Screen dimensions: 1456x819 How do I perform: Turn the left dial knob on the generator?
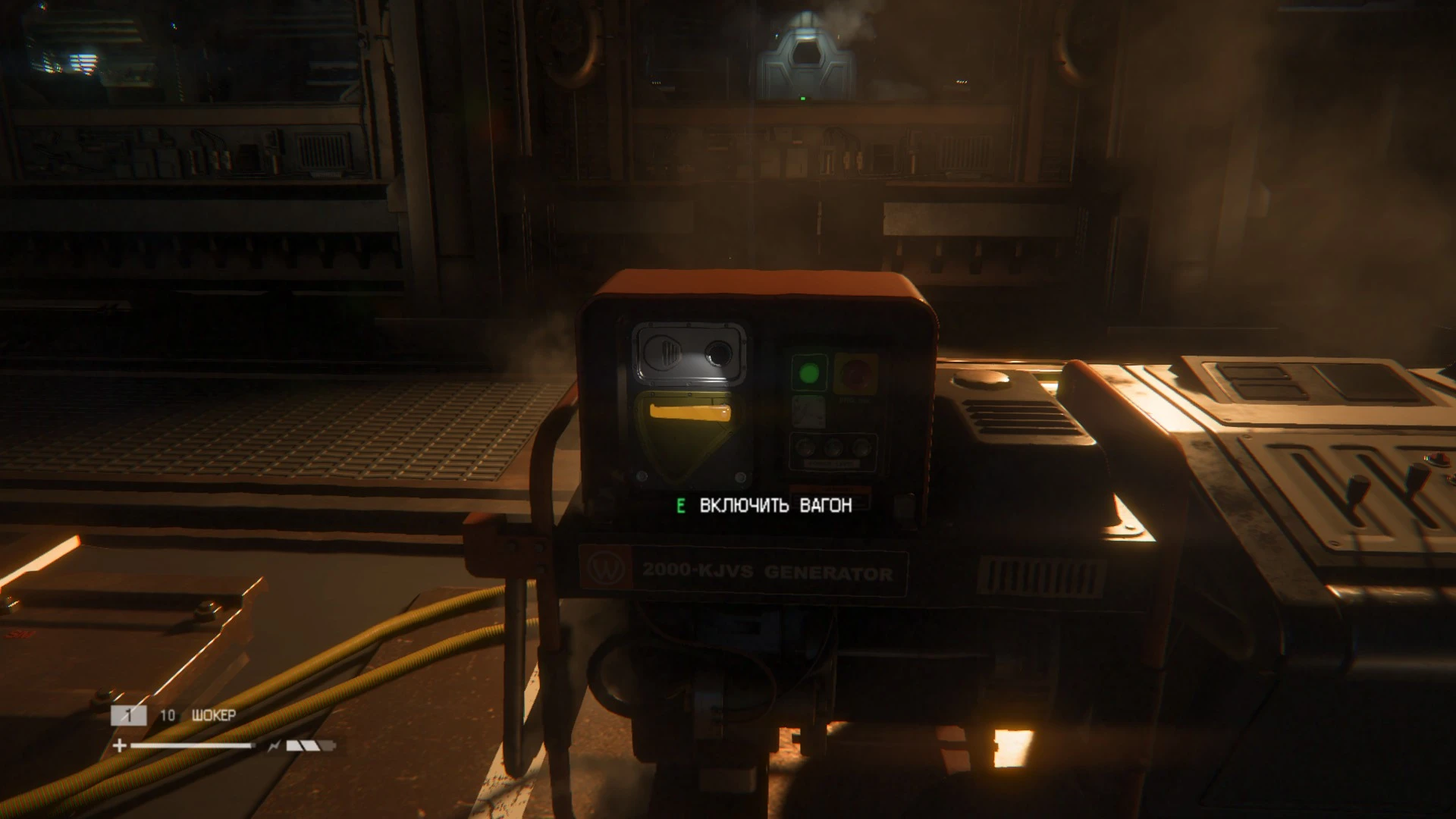(805, 446)
